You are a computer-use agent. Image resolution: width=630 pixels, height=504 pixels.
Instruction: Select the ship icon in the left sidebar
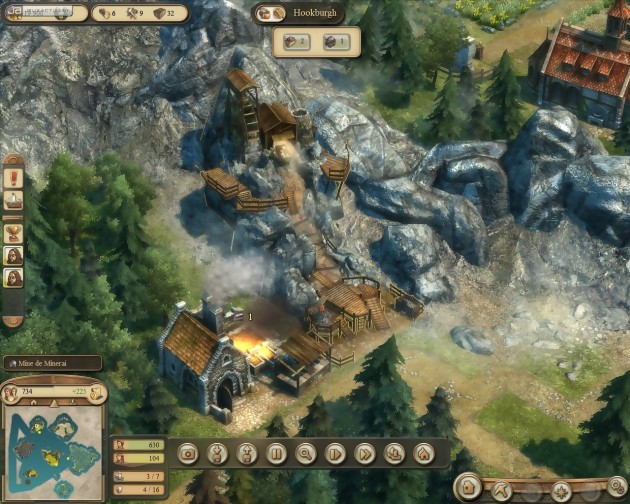pyautogui.click(x=13, y=201)
